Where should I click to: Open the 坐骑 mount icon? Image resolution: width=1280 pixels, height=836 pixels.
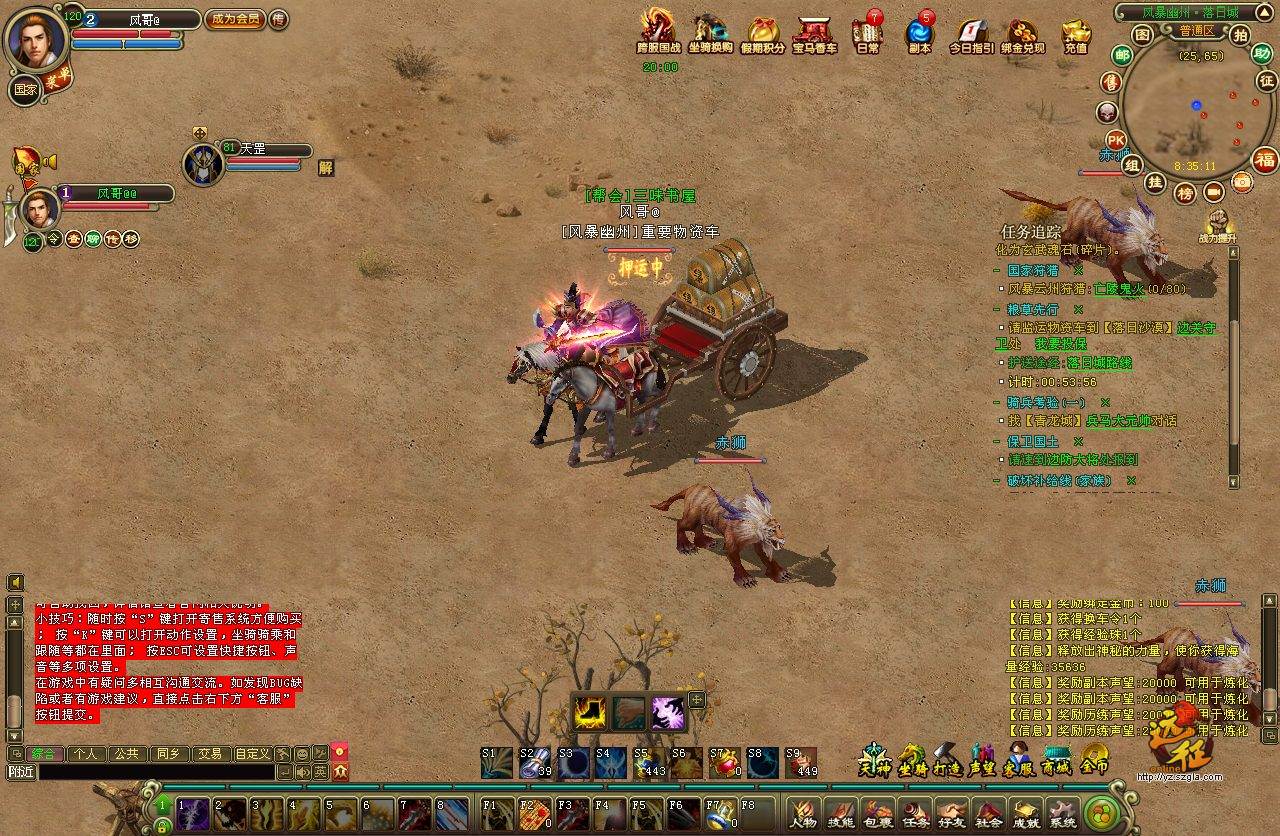coord(912,760)
